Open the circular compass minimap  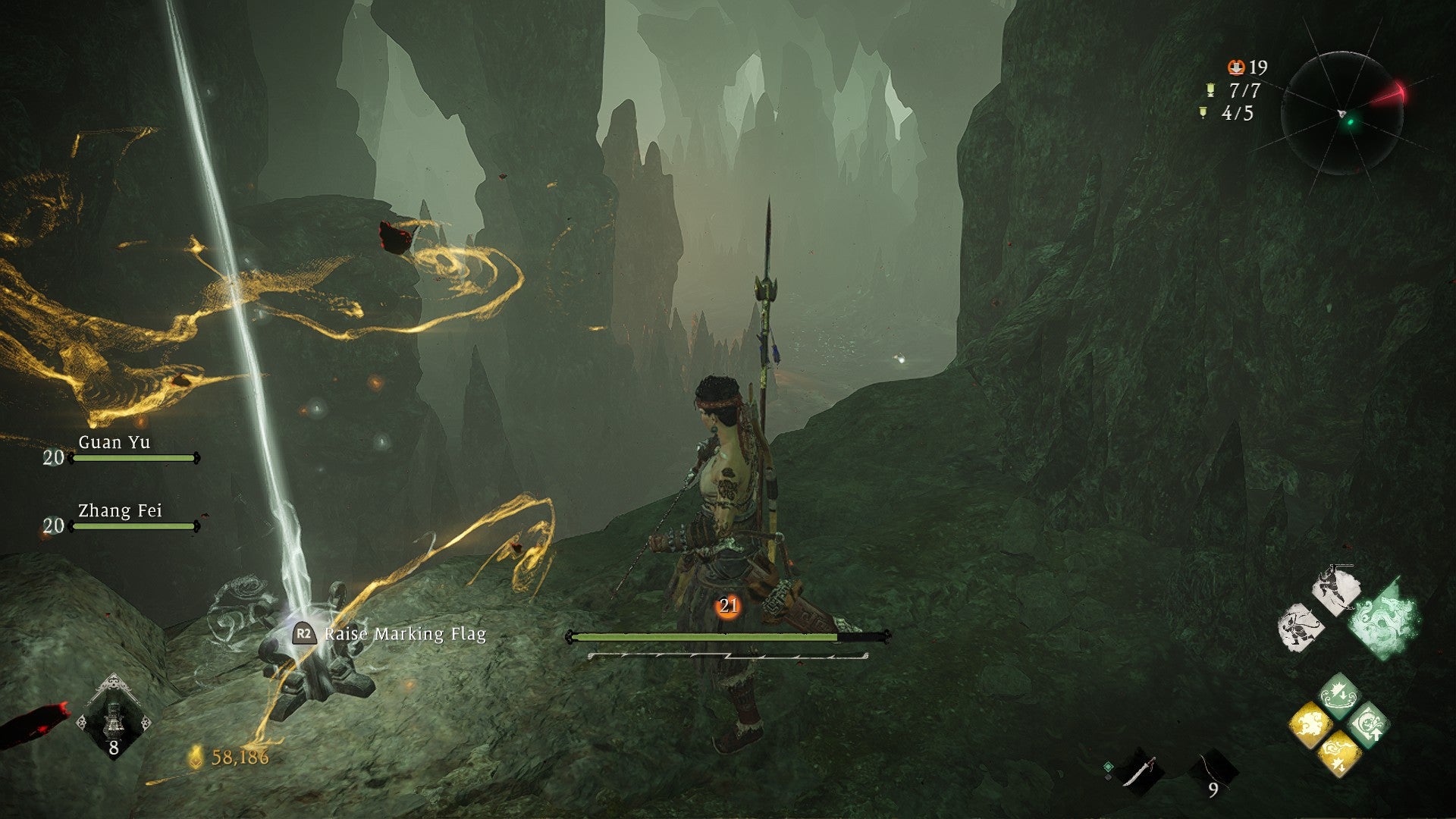click(x=1342, y=114)
